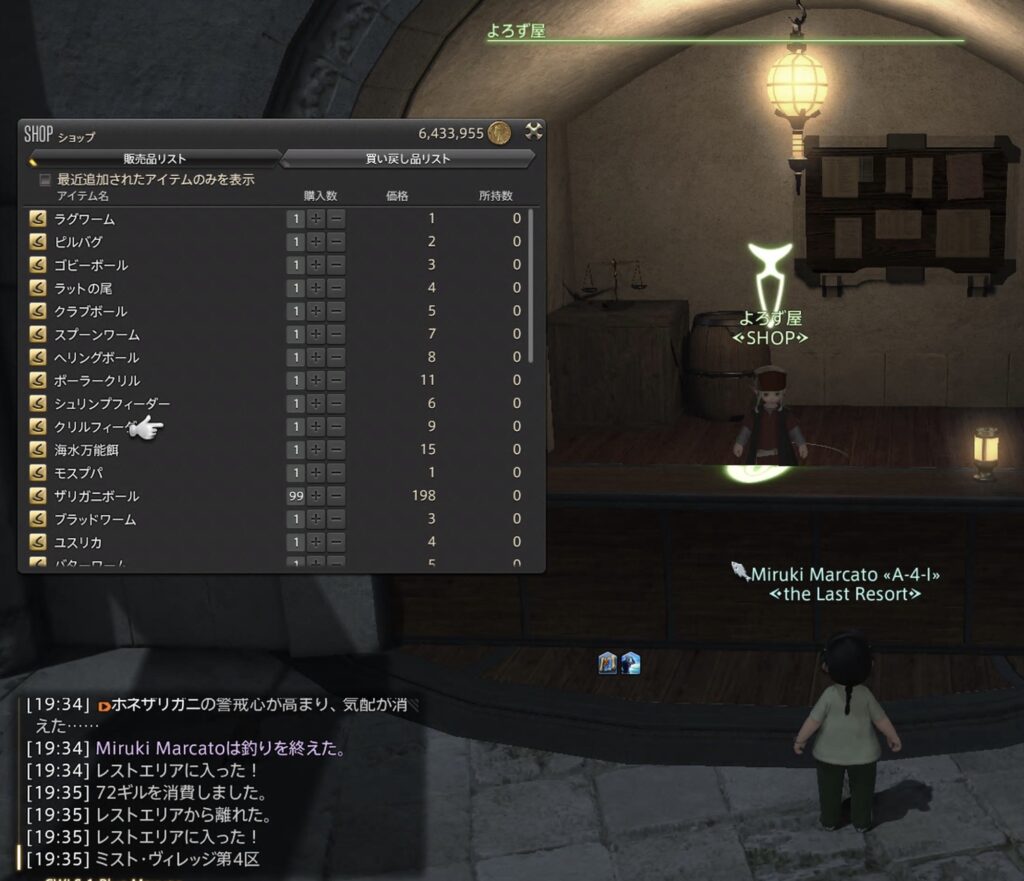Image resolution: width=1024 pixels, height=881 pixels.
Task: Close the SHOP window
Action: [x=534, y=131]
